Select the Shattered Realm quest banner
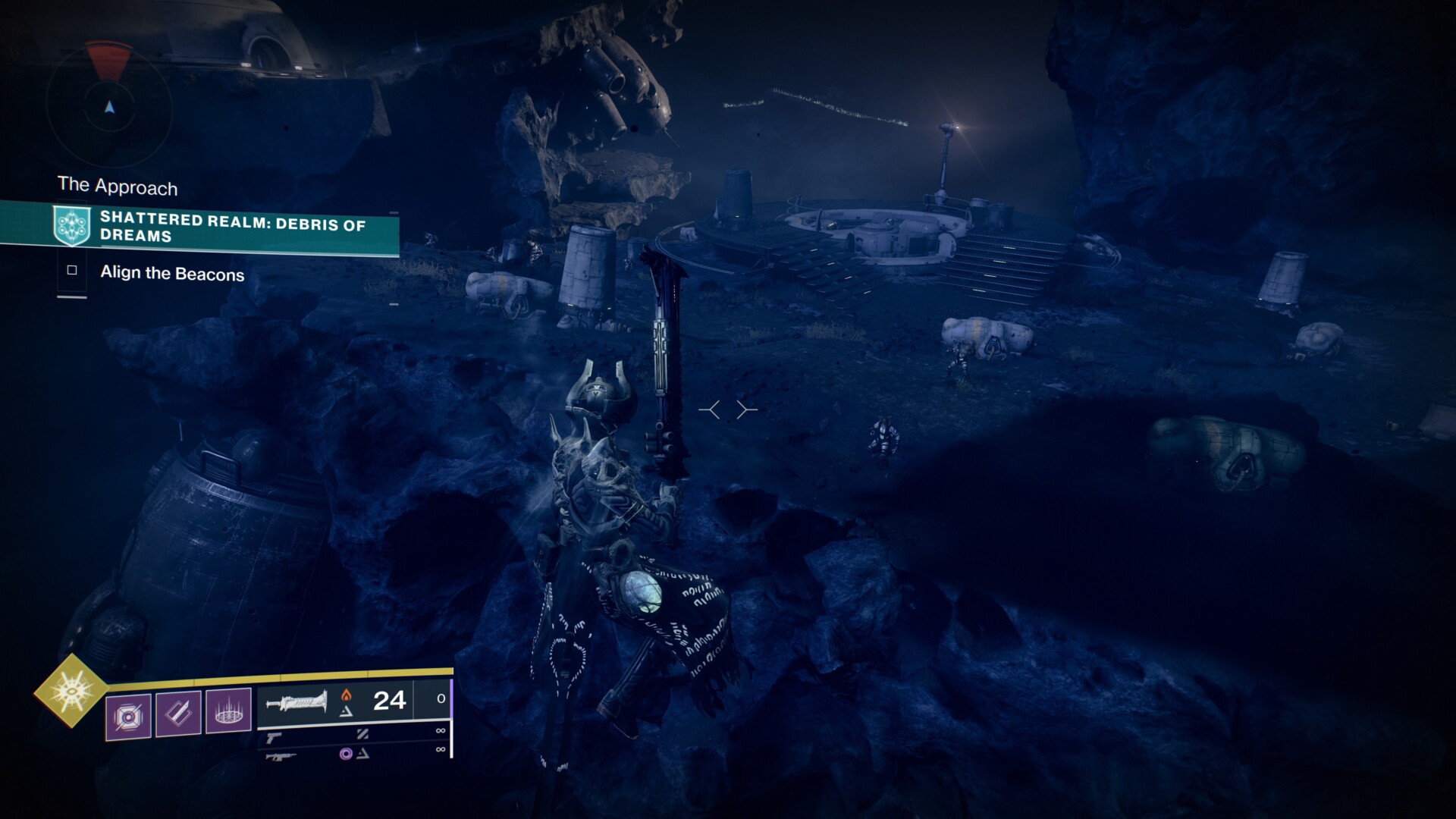Viewport: 1456px width, 819px height. pyautogui.click(x=227, y=227)
